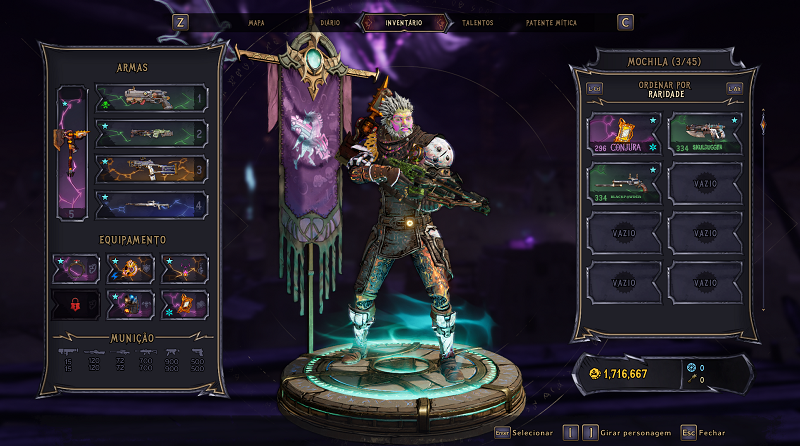Choose the weapon in slot 2
The image size is (800, 446).
click(151, 133)
